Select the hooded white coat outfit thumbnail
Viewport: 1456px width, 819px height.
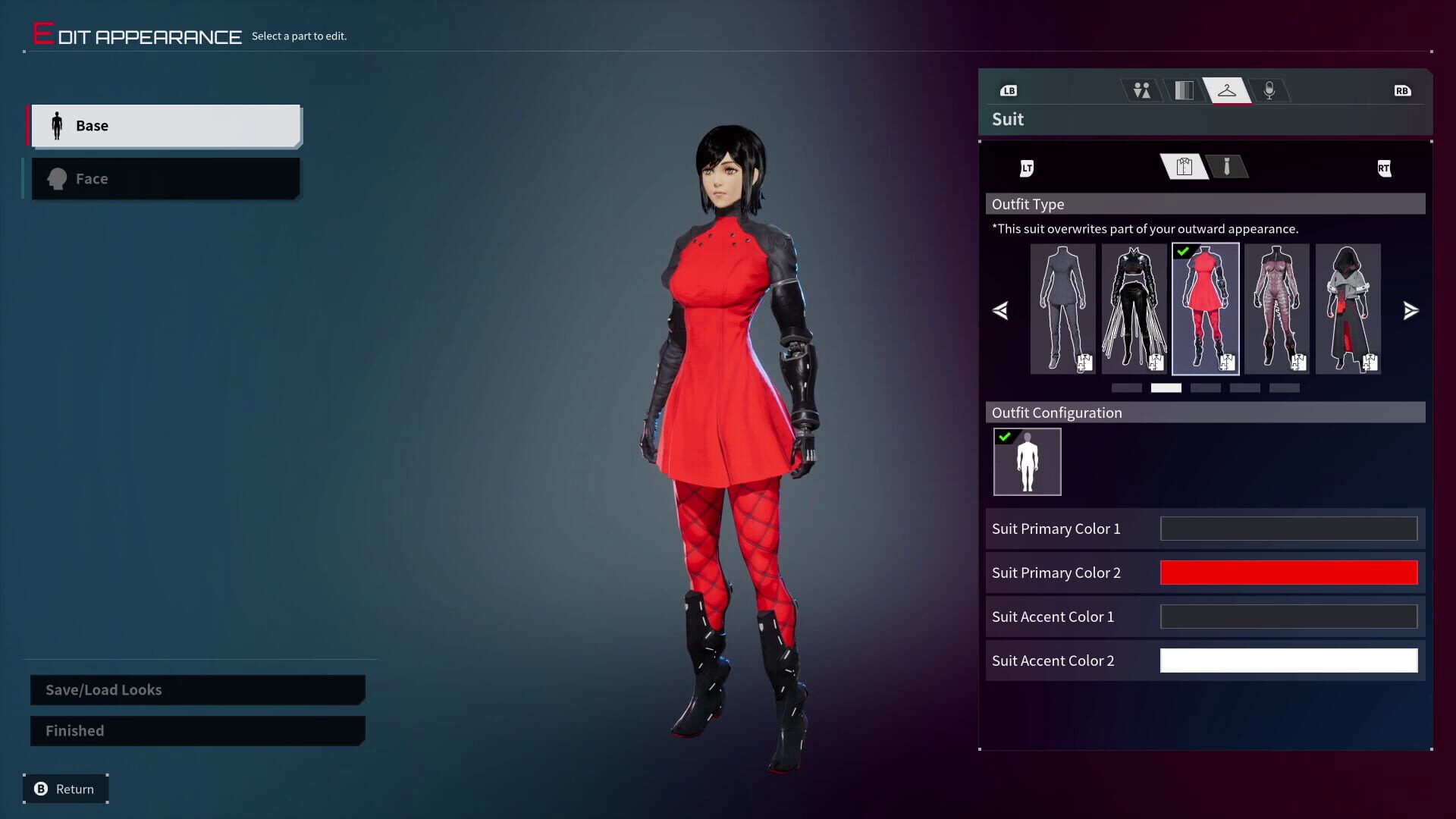pyautogui.click(x=1348, y=309)
